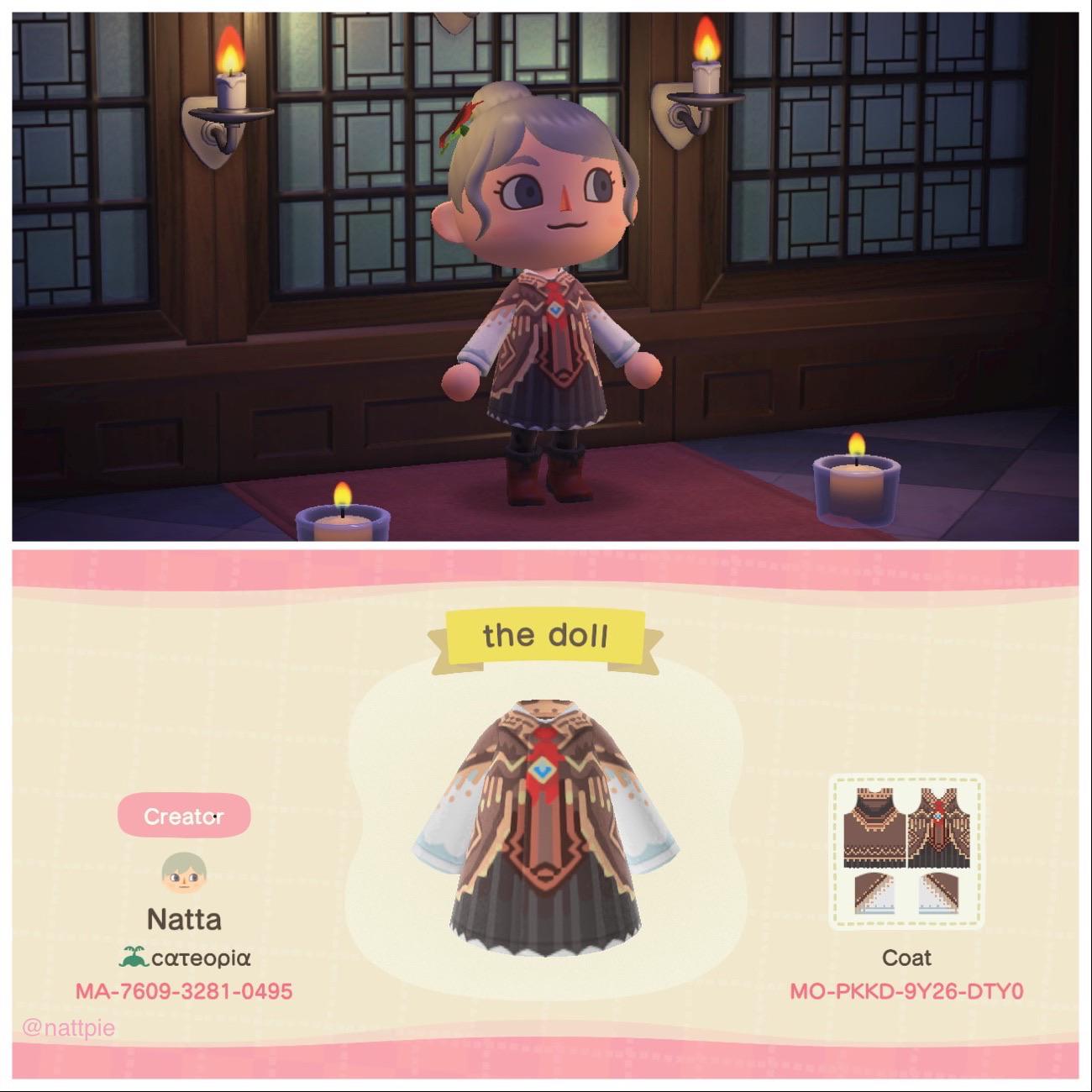Click the left sleeve pattern swatch
The height and width of the screenshot is (1092, 1092).
[x=874, y=895]
